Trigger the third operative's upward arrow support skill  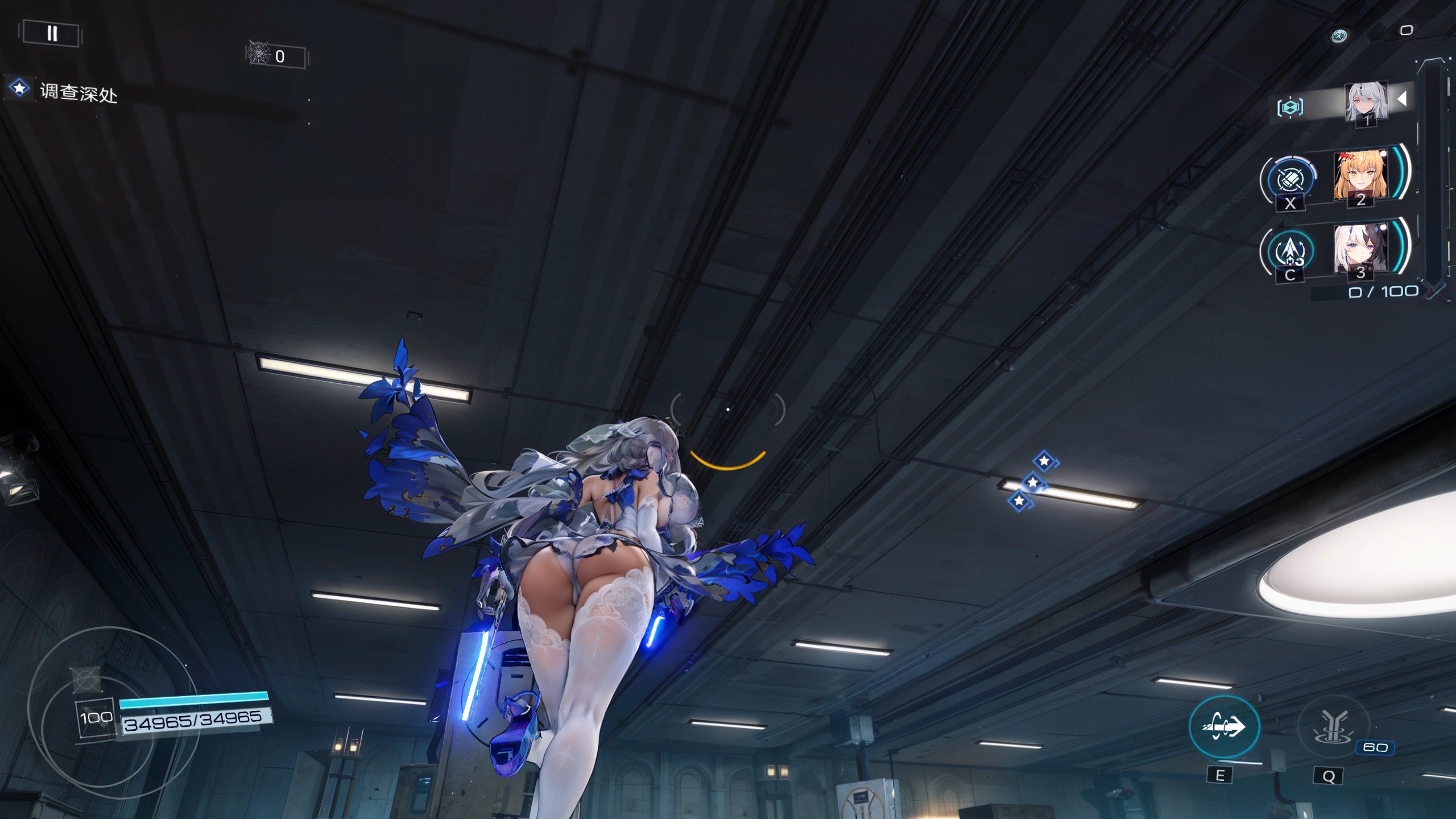(1290, 250)
